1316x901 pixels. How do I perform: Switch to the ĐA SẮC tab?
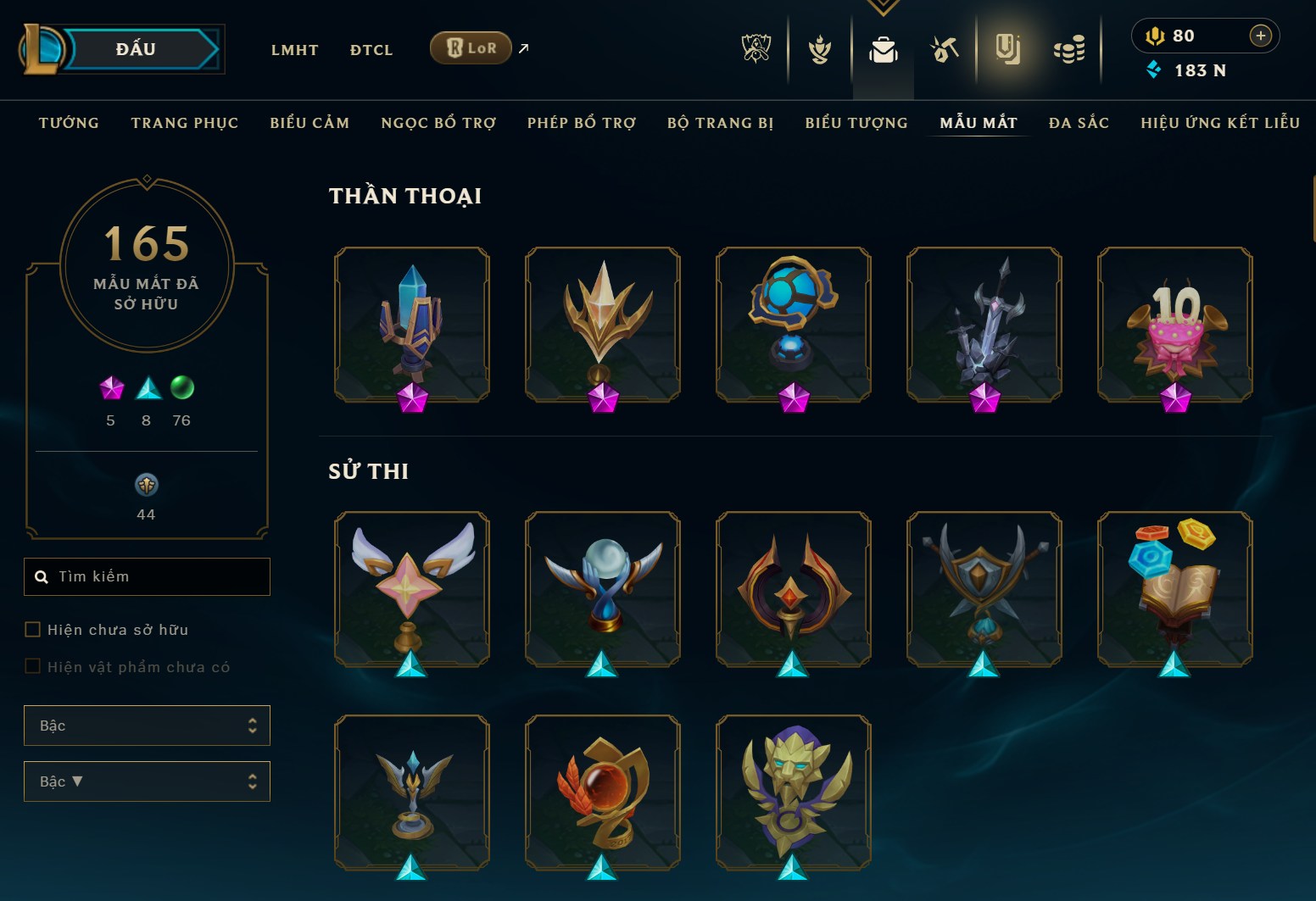(x=1079, y=122)
